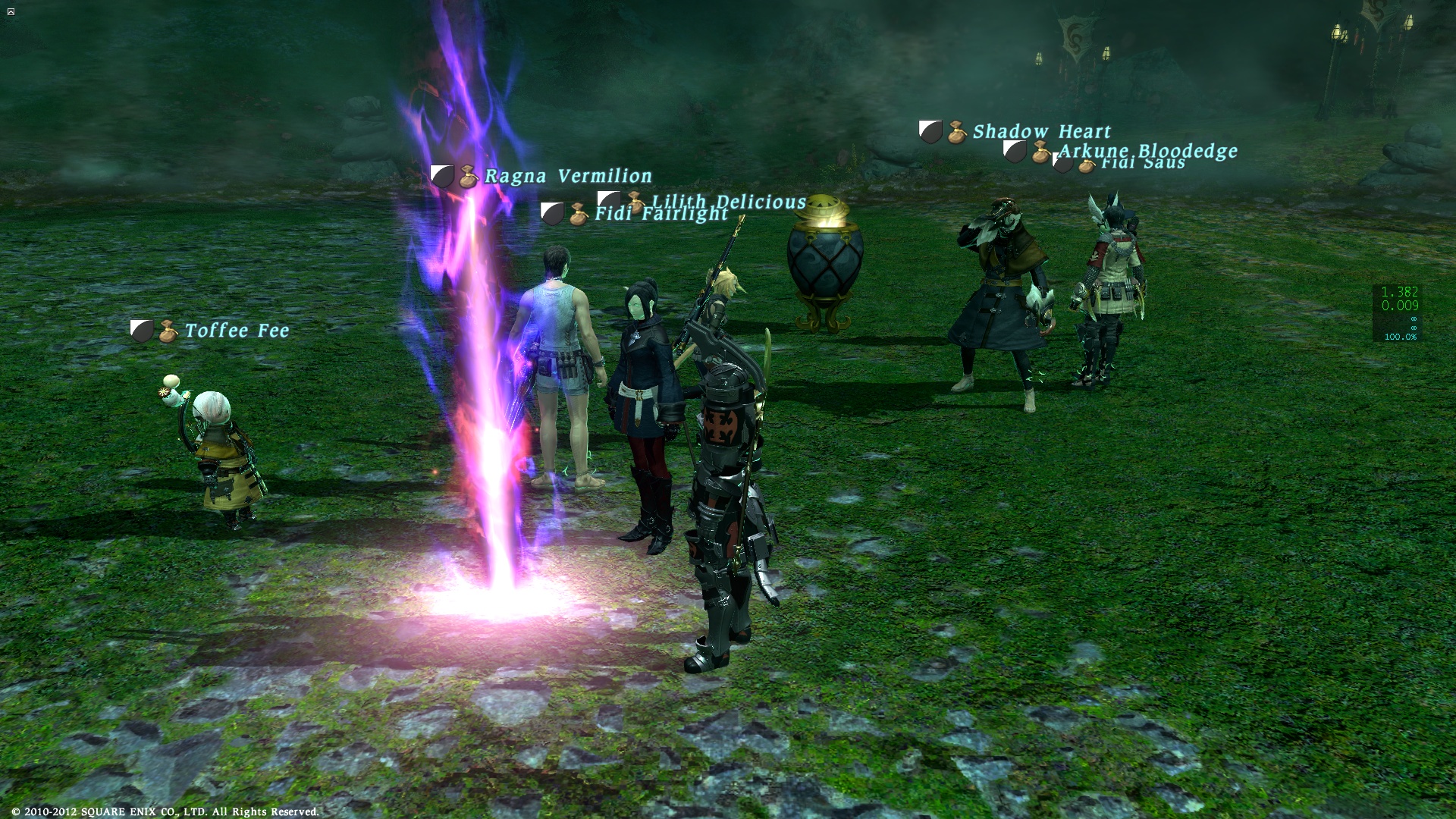The image size is (1456, 819).
Task: Click the small arrow icon in the screen corner
Action: pos(11,11)
